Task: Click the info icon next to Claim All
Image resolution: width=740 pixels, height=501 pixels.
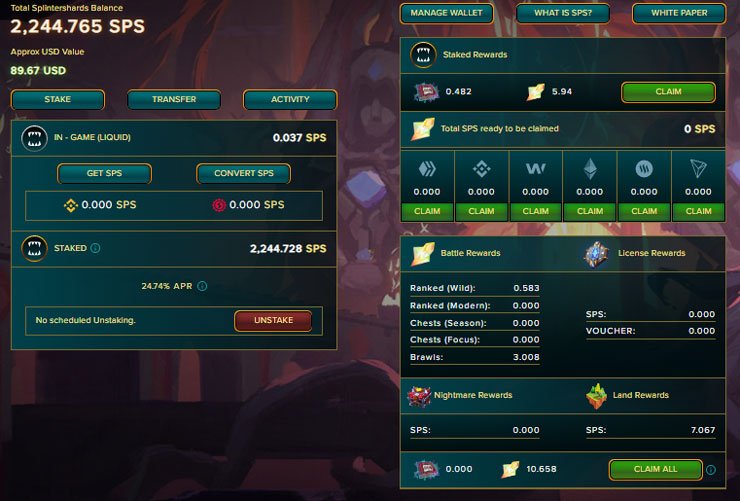Action: [711, 469]
